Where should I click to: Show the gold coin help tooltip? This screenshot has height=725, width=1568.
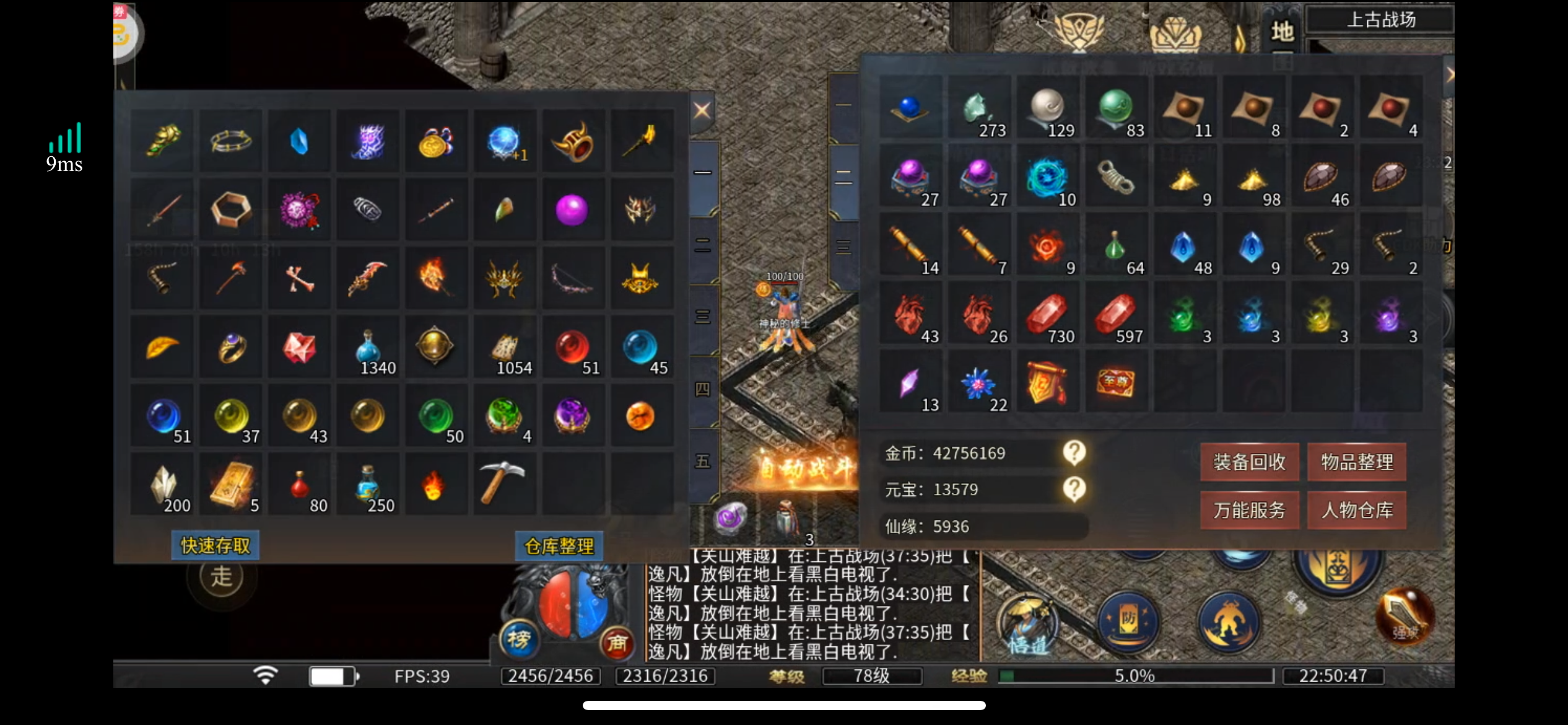click(x=1074, y=453)
